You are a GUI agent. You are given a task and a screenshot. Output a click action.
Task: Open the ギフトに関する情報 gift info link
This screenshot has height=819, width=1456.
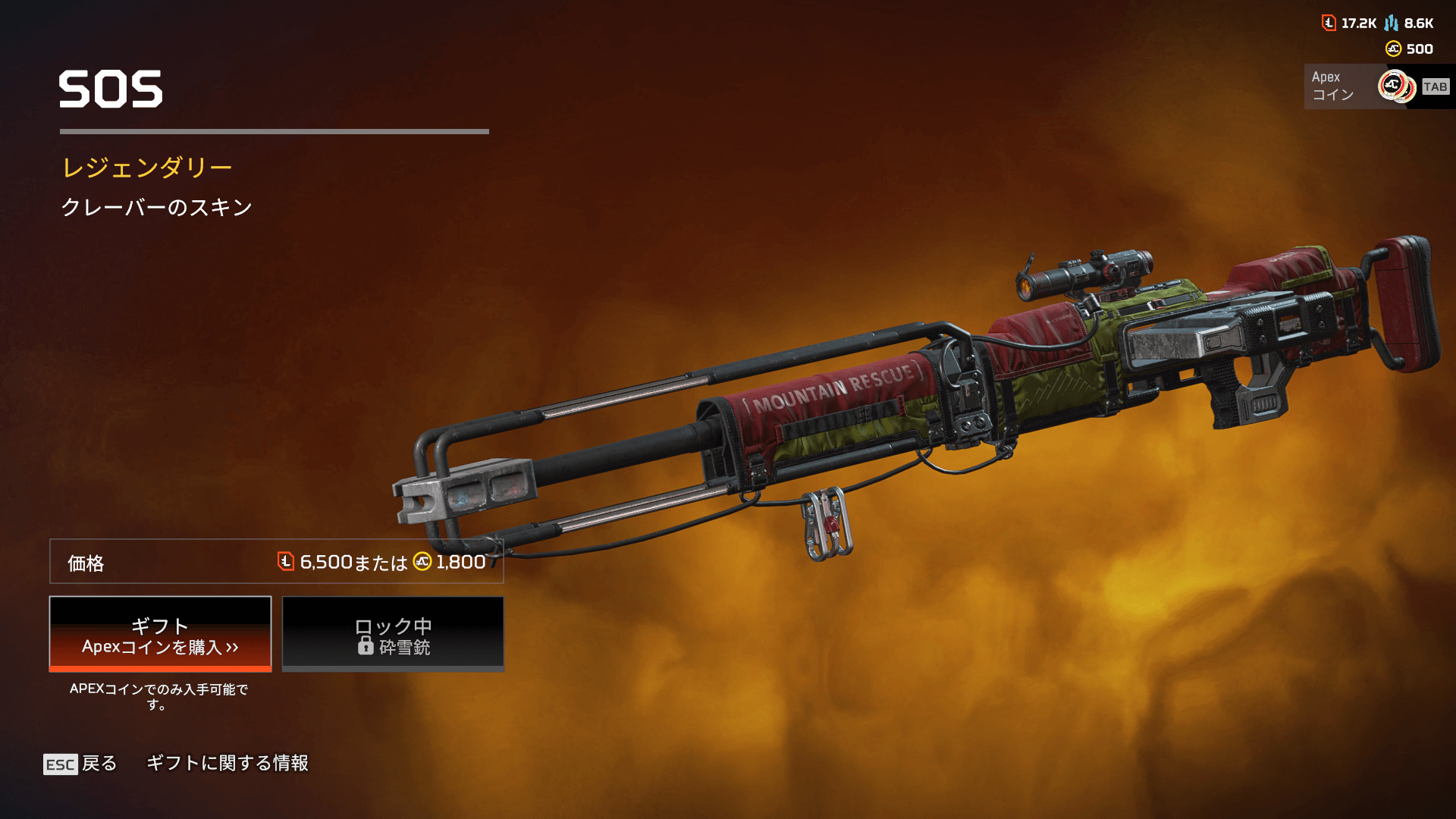[227, 763]
